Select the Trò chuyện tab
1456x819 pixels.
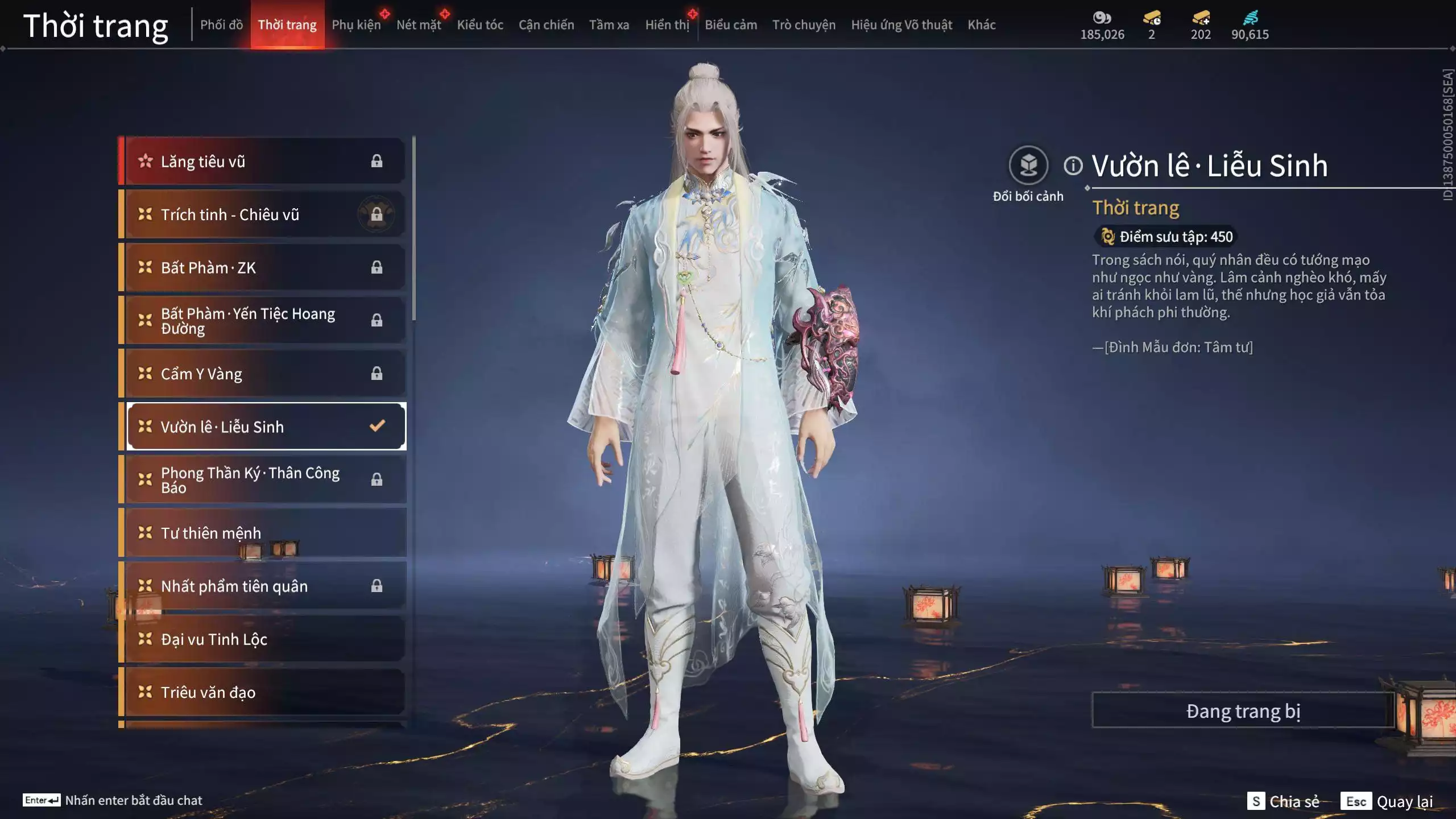[804, 25]
